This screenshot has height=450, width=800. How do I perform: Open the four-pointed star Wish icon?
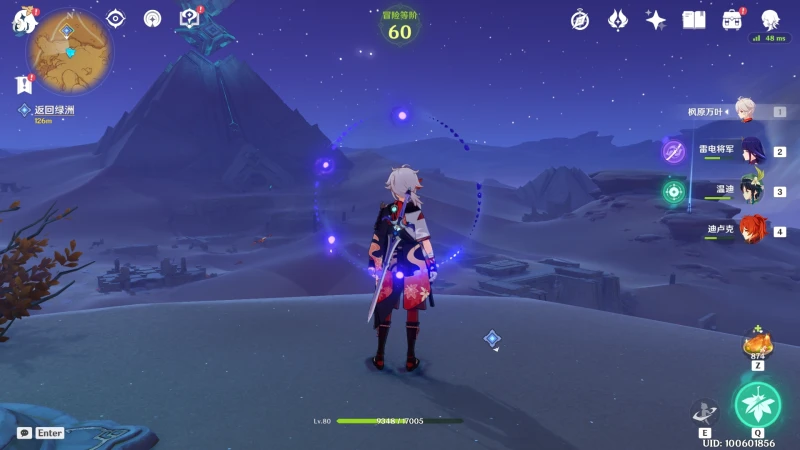pyautogui.click(x=656, y=20)
